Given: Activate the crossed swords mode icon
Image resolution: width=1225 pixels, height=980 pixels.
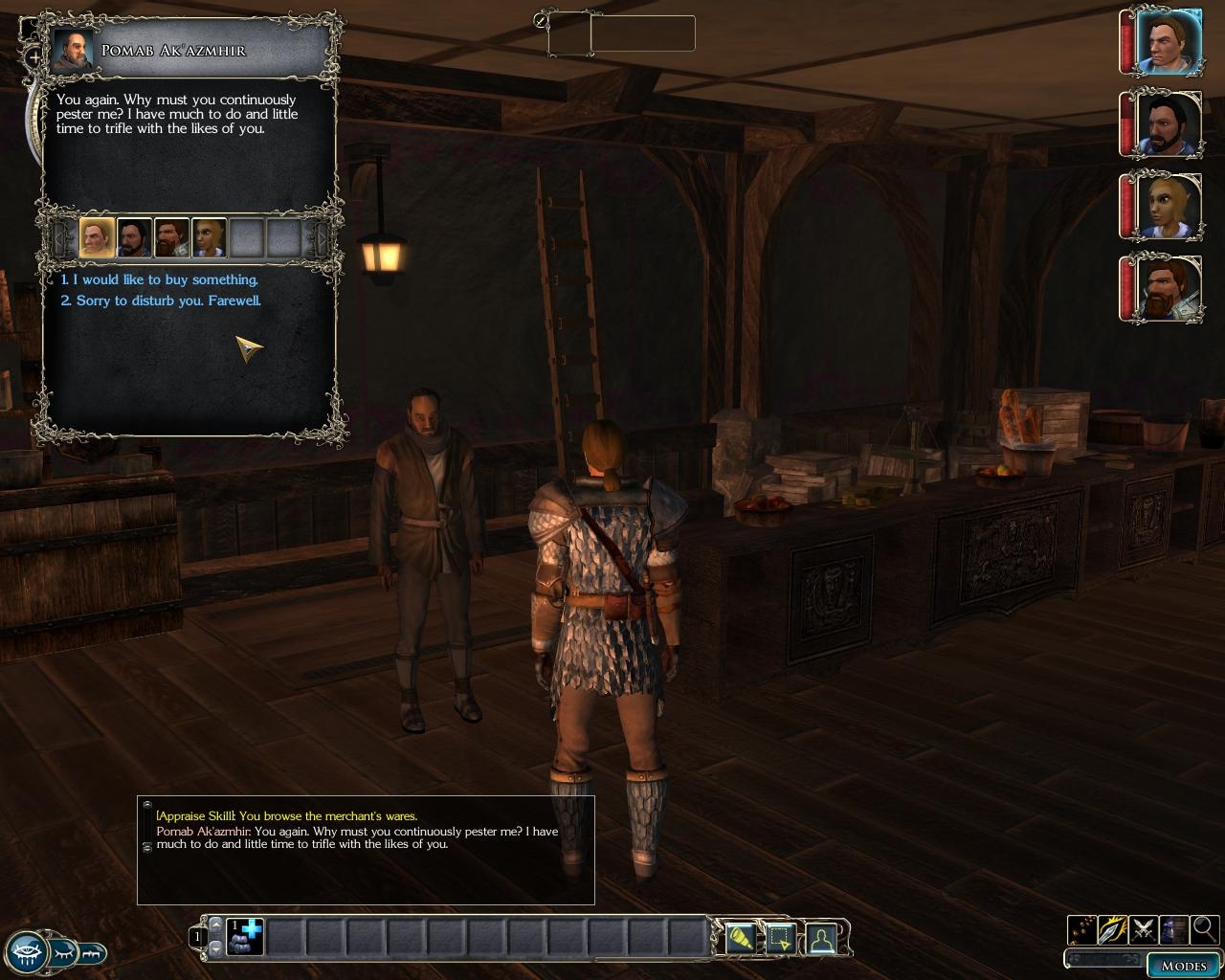Looking at the screenshot, I should pyautogui.click(x=1143, y=928).
